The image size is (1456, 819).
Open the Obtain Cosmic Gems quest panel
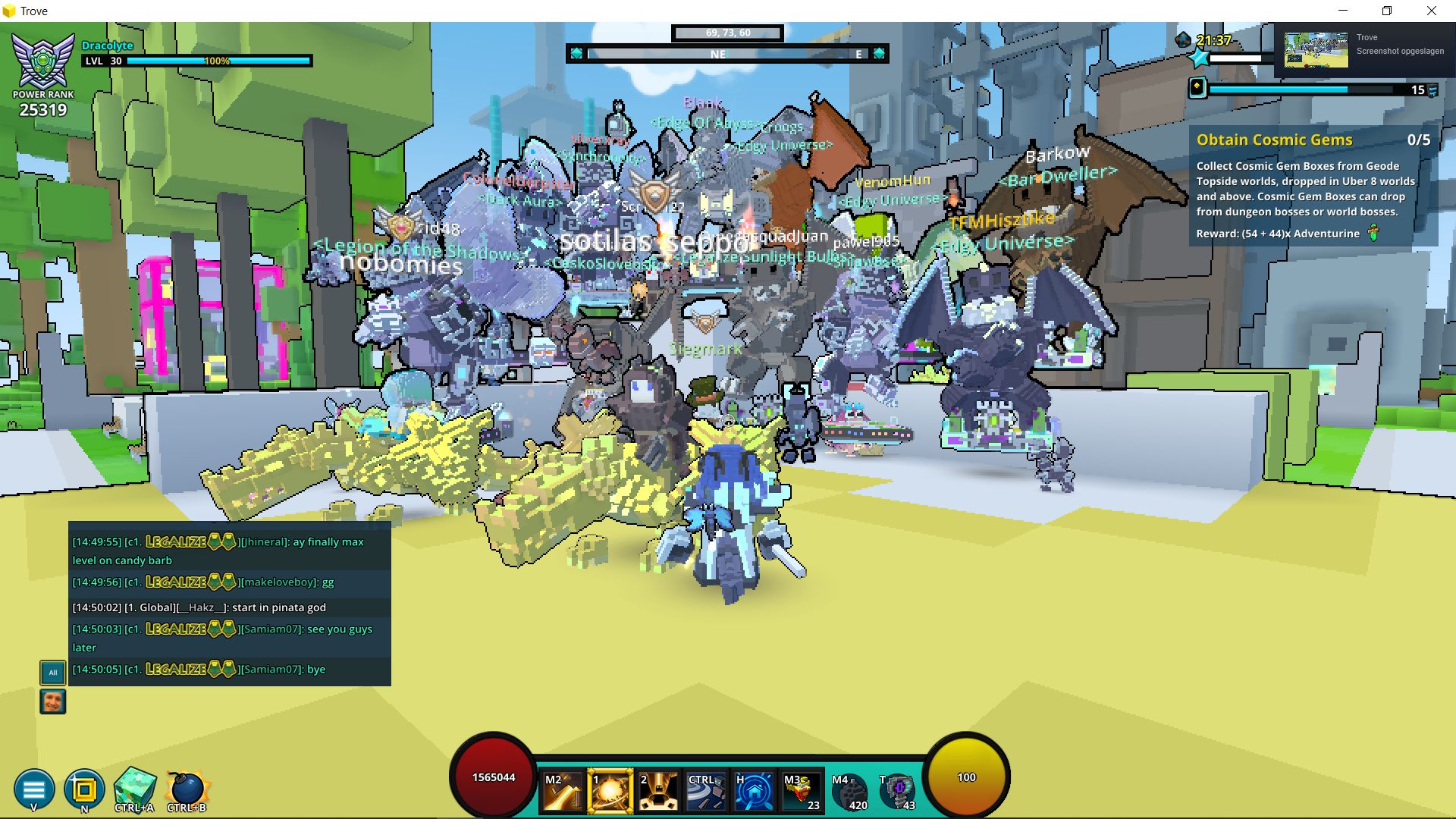1274,140
